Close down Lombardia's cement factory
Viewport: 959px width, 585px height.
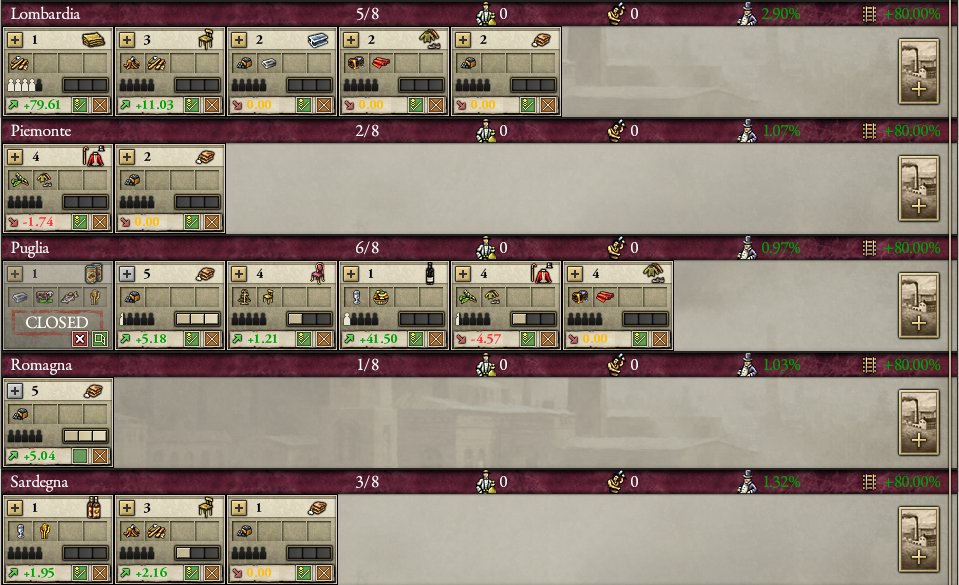pyautogui.click(x=547, y=104)
